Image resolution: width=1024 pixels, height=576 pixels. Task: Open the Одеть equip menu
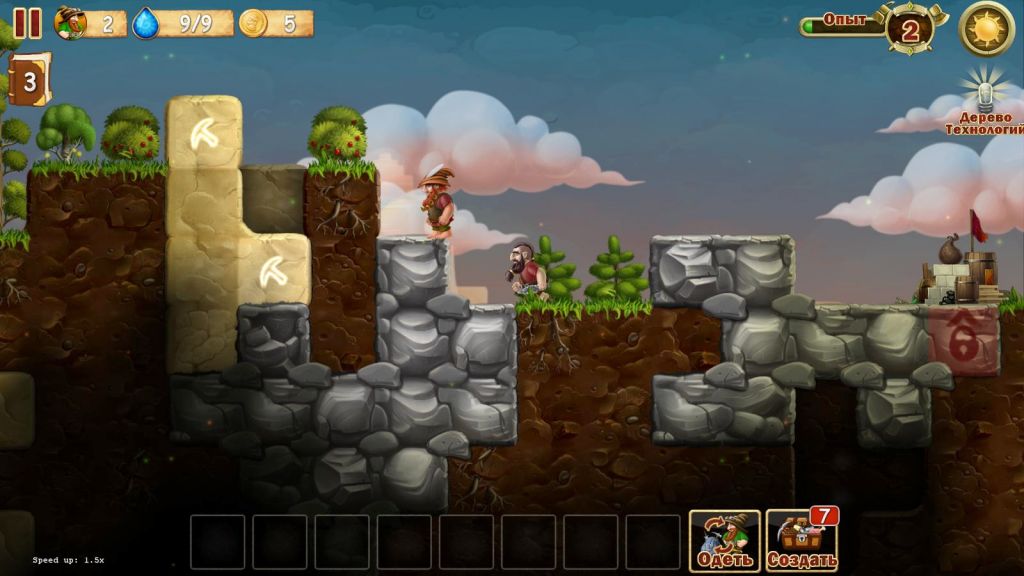click(x=724, y=541)
